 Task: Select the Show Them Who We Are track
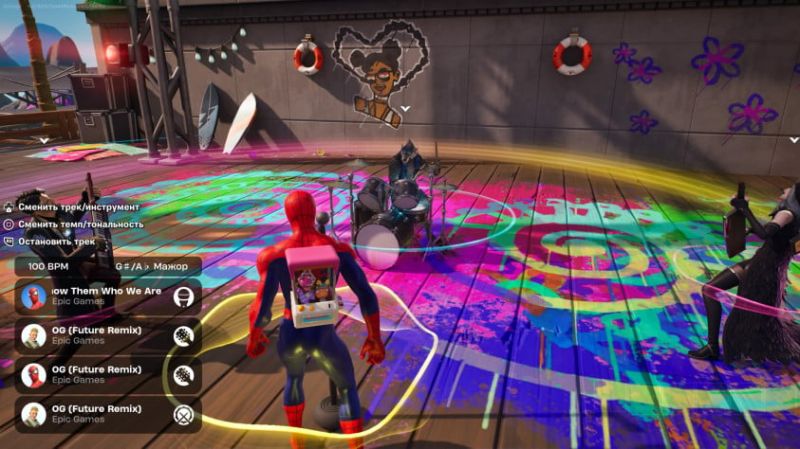(x=100, y=296)
